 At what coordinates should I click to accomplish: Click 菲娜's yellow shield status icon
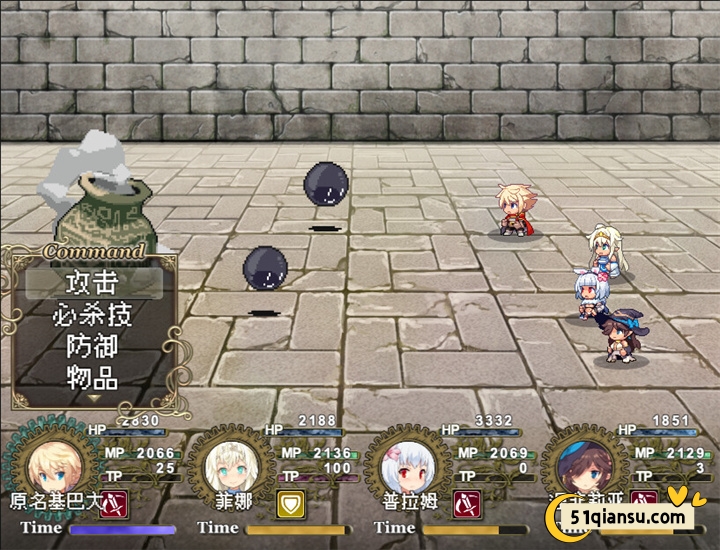tap(289, 501)
